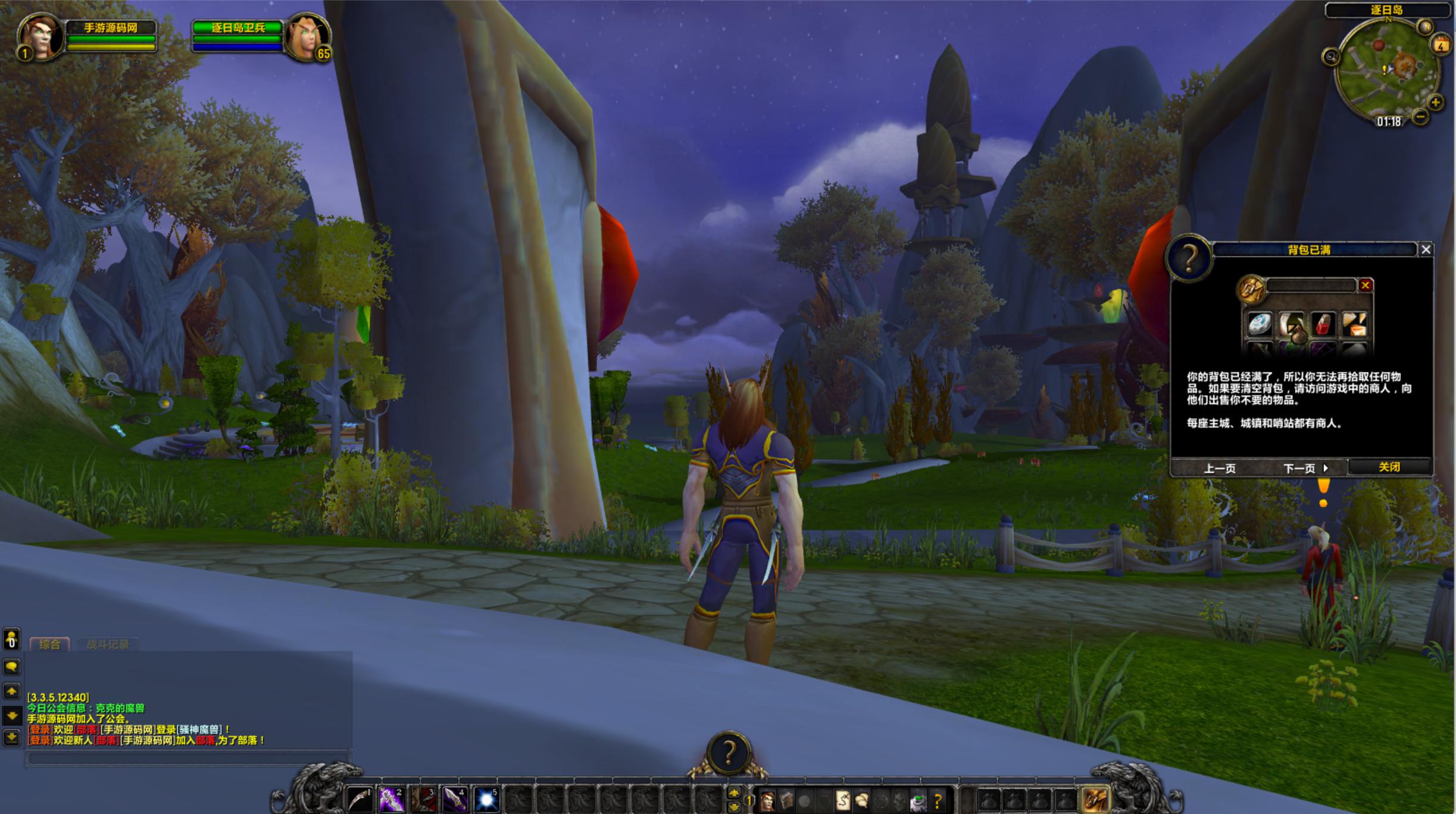Select the 综合 chat tab
The height and width of the screenshot is (814, 1456).
49,644
